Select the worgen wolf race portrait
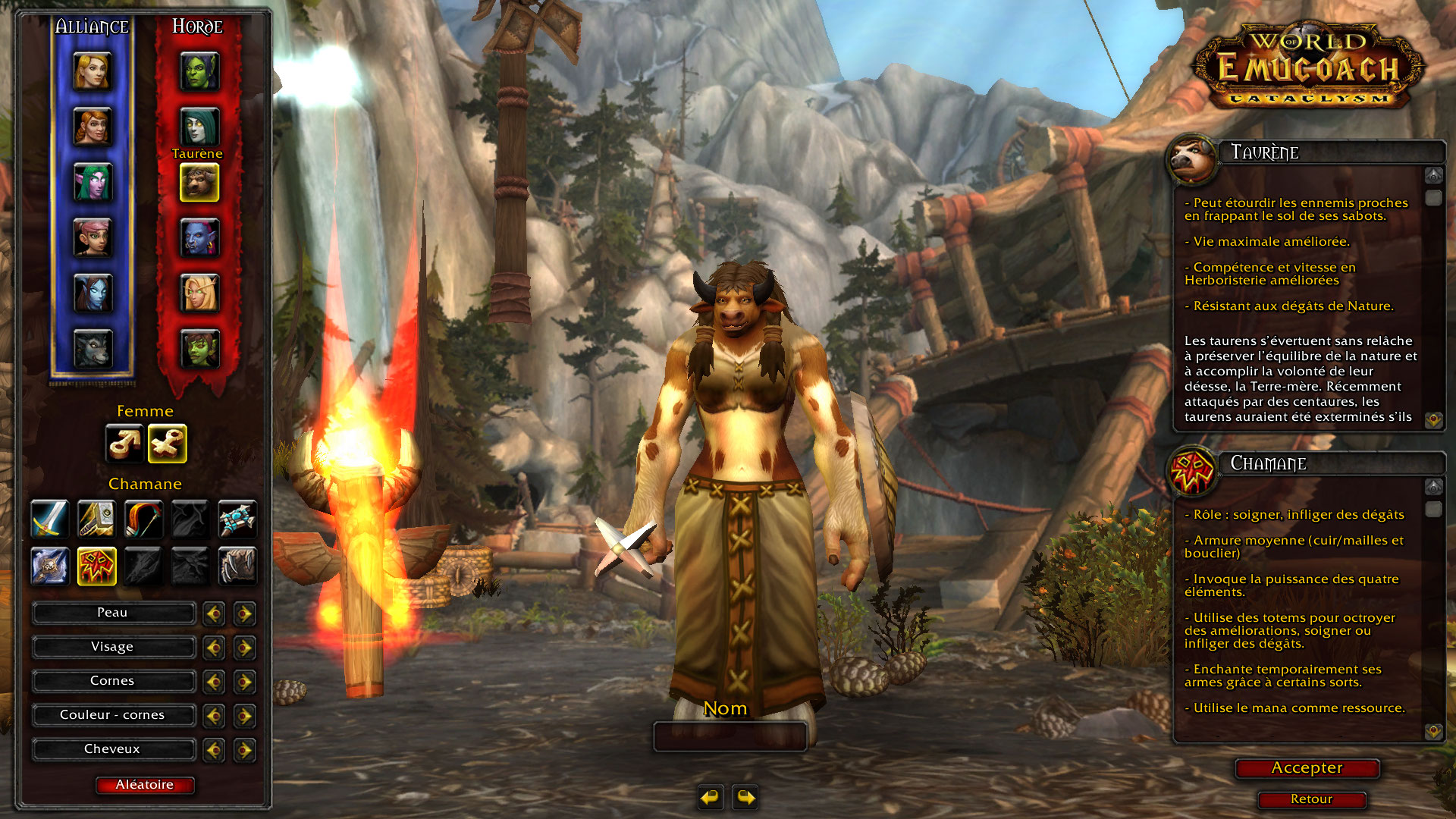This screenshot has height=819, width=1456. click(x=93, y=349)
